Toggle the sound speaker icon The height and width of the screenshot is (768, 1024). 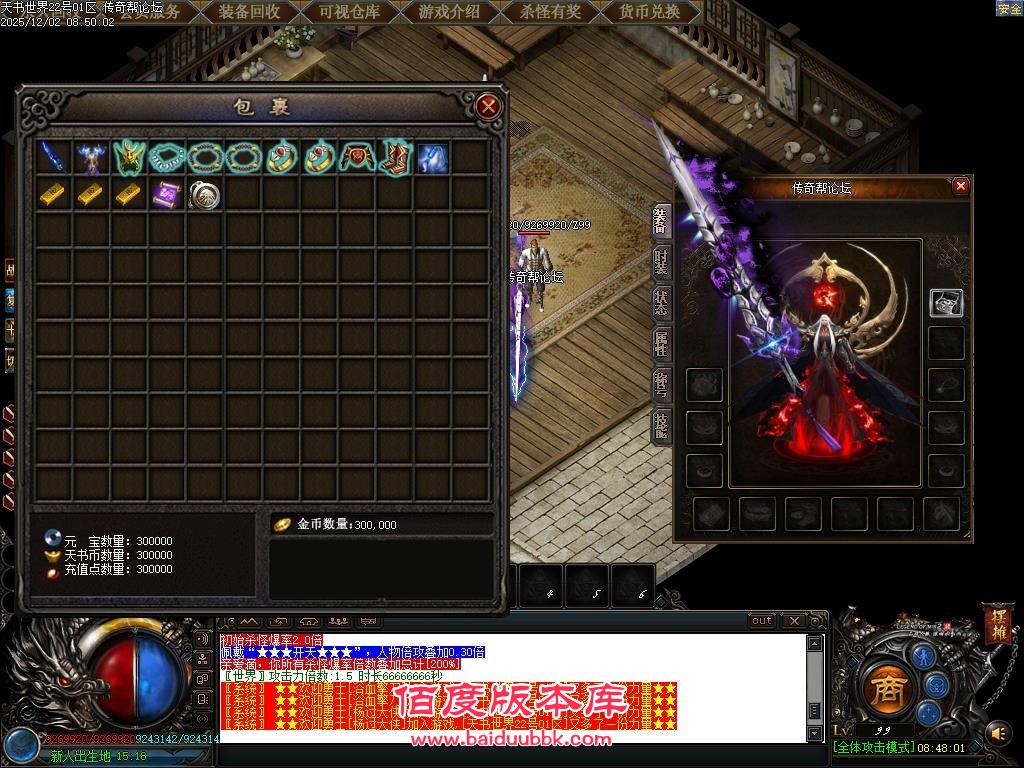click(x=997, y=733)
